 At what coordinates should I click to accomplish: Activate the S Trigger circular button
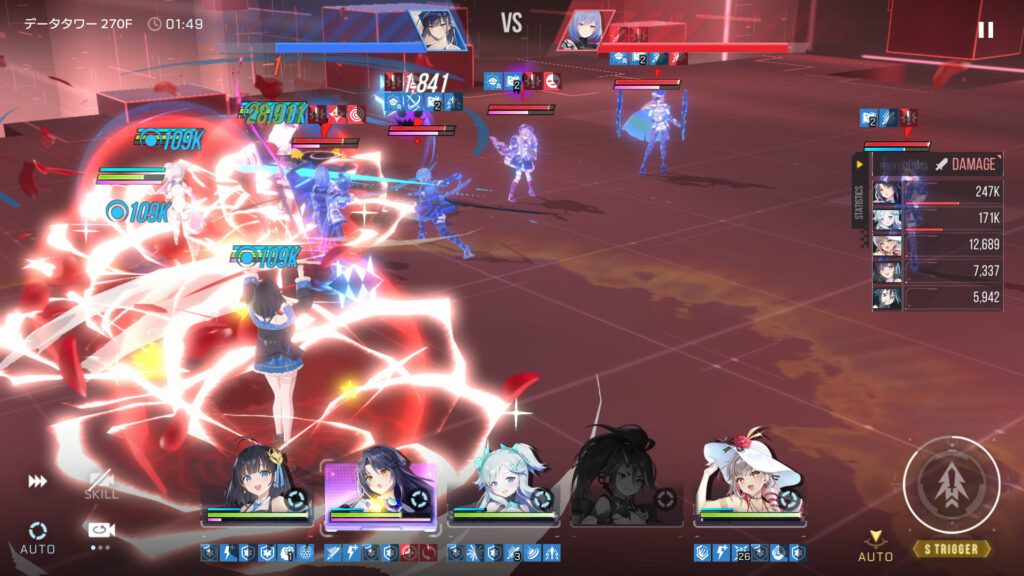pos(951,485)
